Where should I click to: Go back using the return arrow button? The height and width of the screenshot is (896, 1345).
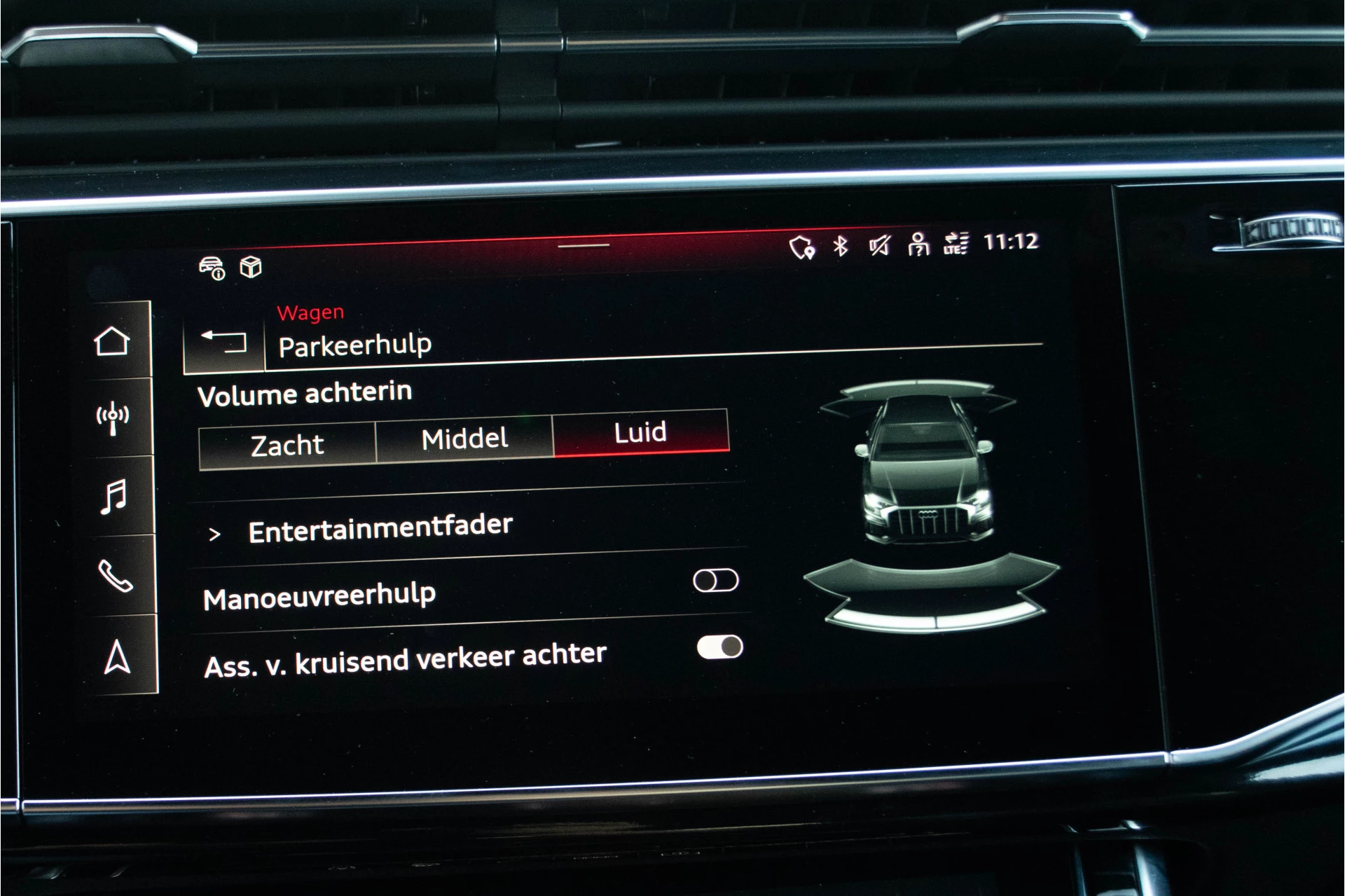click(x=223, y=342)
